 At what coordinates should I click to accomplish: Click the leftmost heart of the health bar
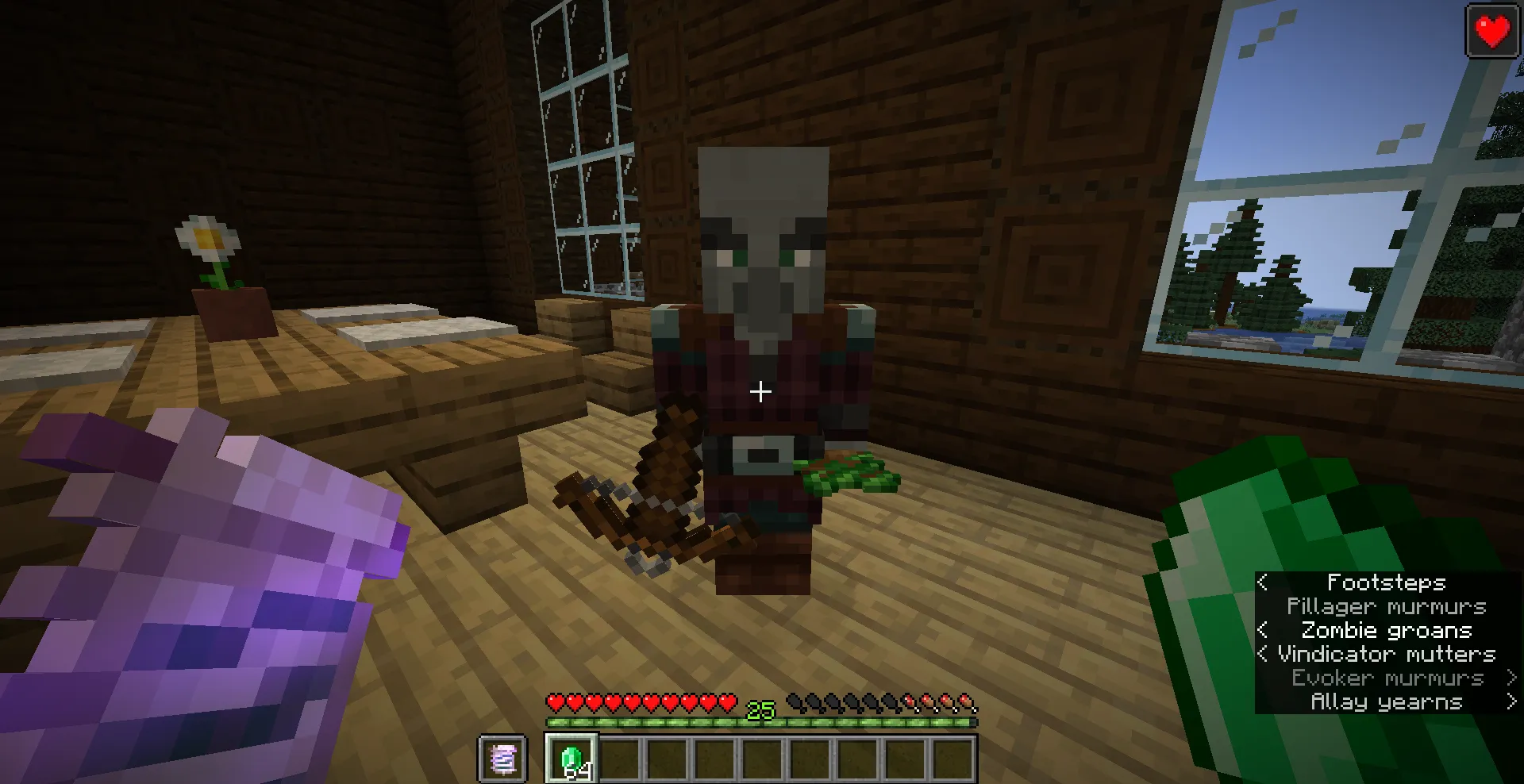[x=556, y=701]
